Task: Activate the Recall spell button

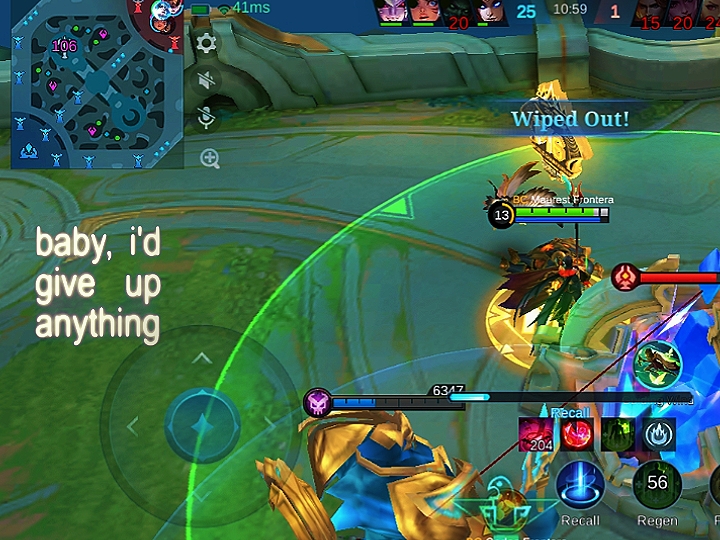Action: point(580,485)
